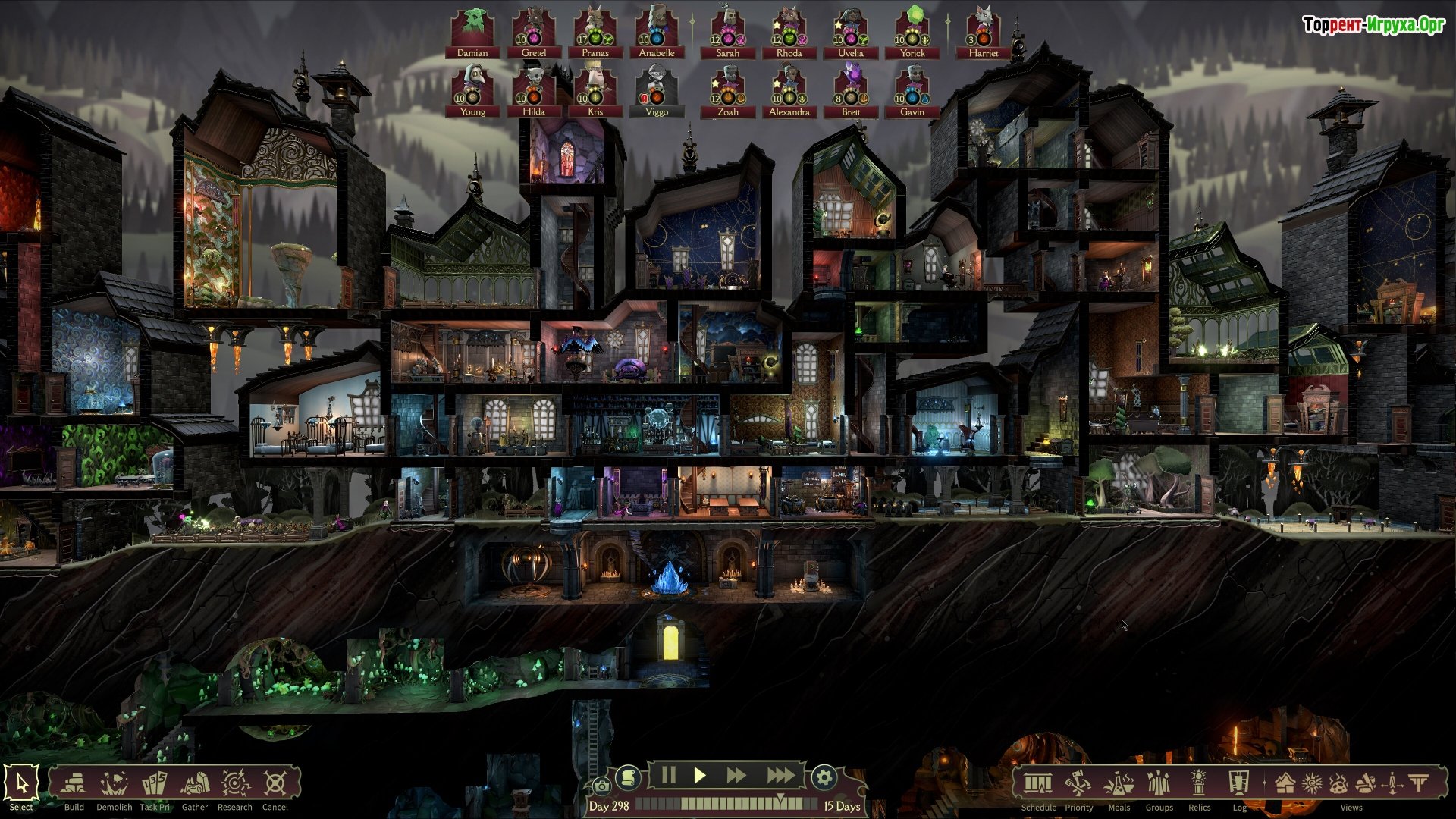
Task: Open the scroll icon button
Action: tap(628, 777)
